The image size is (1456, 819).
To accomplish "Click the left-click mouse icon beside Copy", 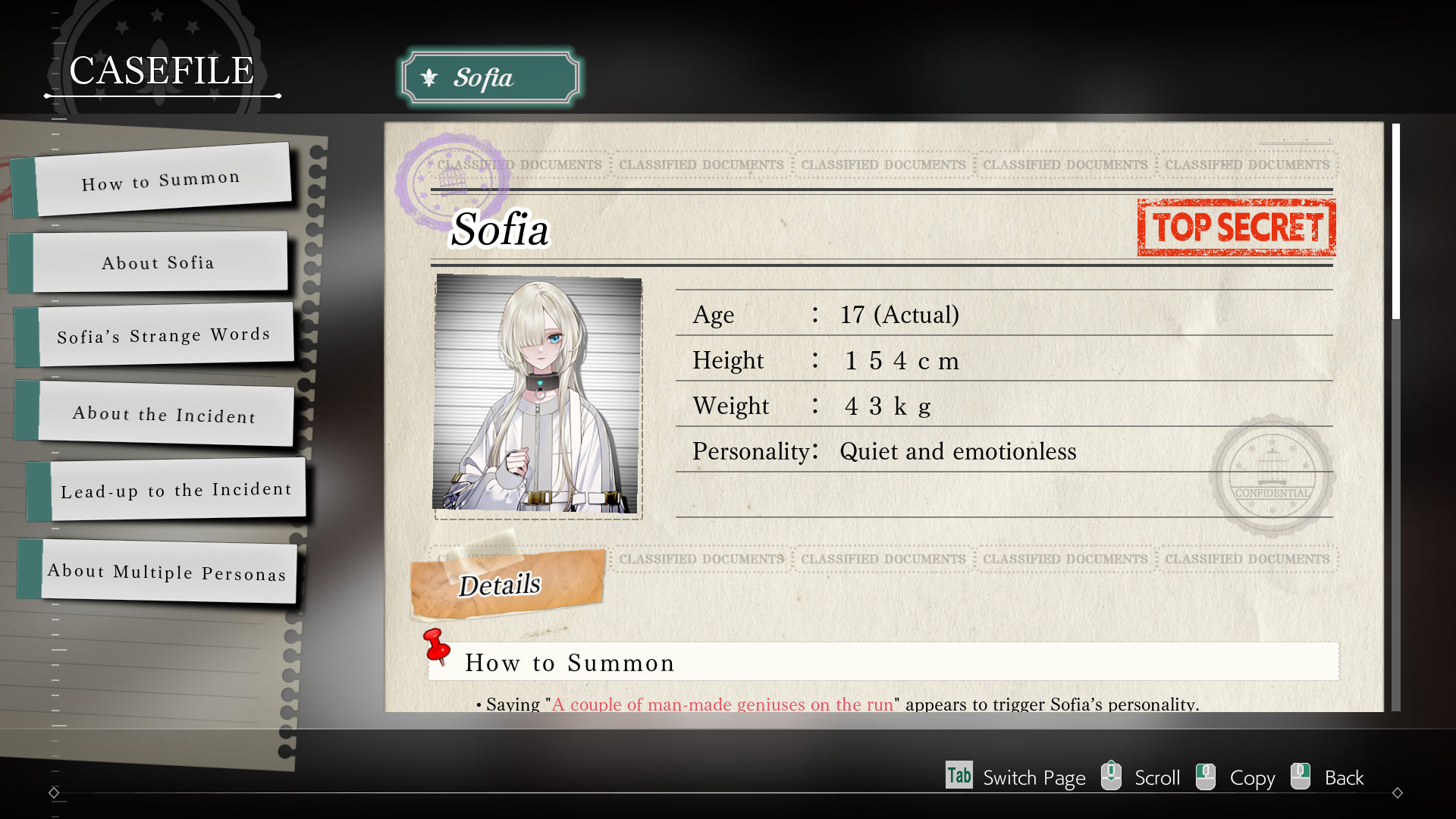I will 1206,776.
